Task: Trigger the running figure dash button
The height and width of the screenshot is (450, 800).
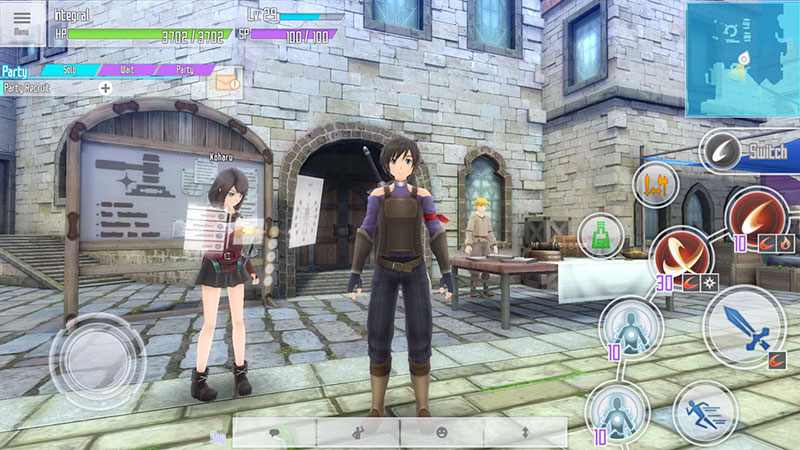Action: tap(705, 412)
